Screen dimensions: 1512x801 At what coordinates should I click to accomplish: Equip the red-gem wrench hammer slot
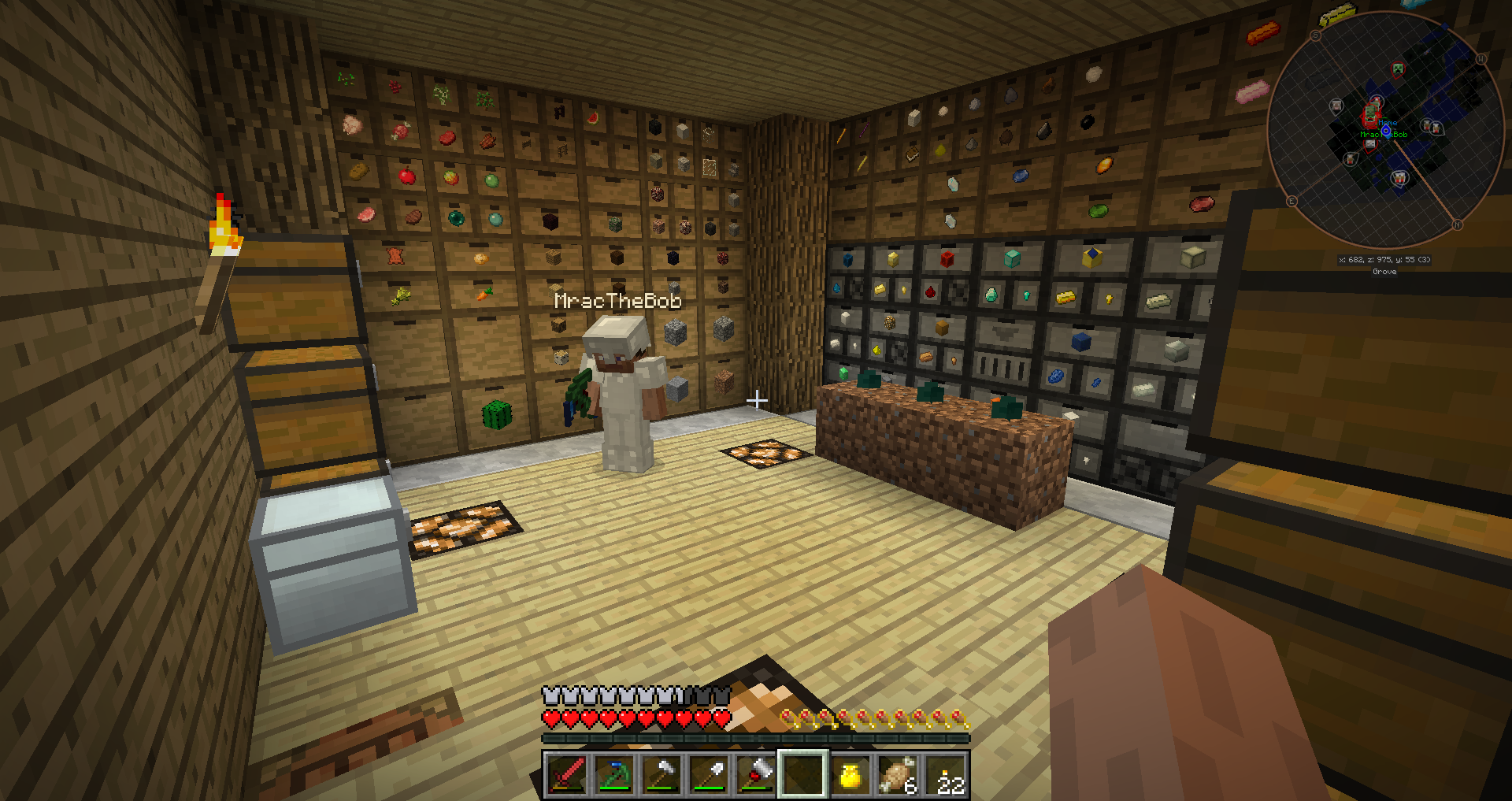pyautogui.click(x=755, y=774)
